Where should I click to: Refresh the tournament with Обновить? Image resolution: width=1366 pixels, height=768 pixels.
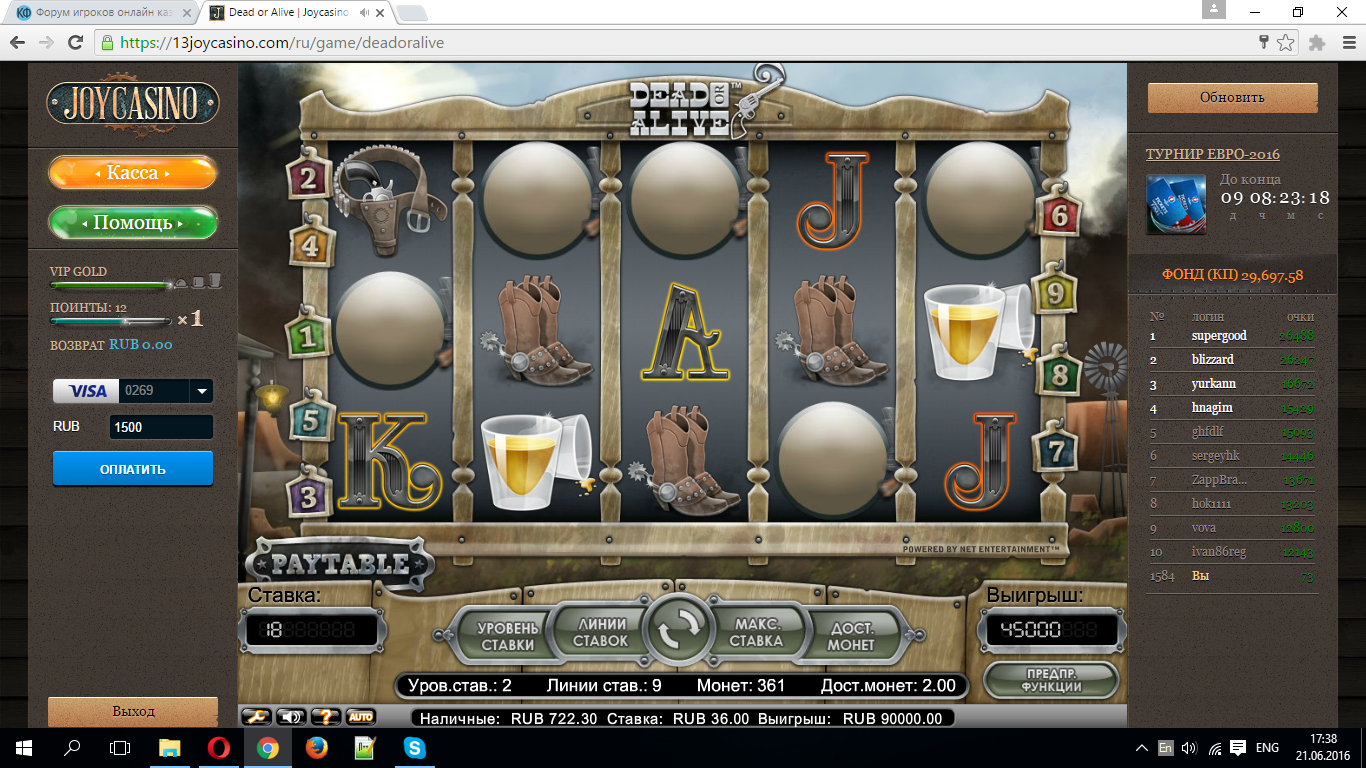coord(1232,98)
